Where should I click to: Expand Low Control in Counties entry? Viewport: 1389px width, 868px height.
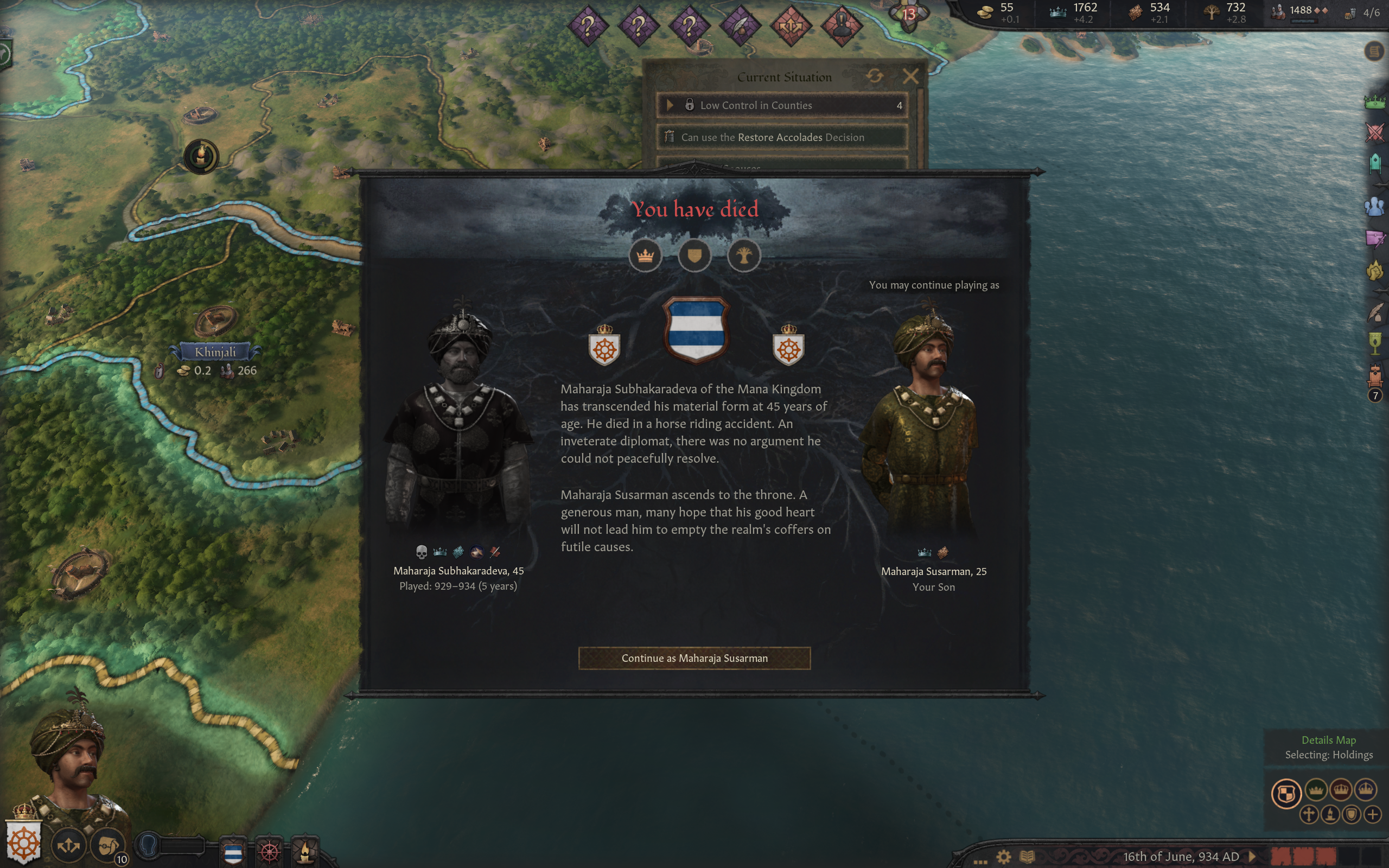click(670, 105)
